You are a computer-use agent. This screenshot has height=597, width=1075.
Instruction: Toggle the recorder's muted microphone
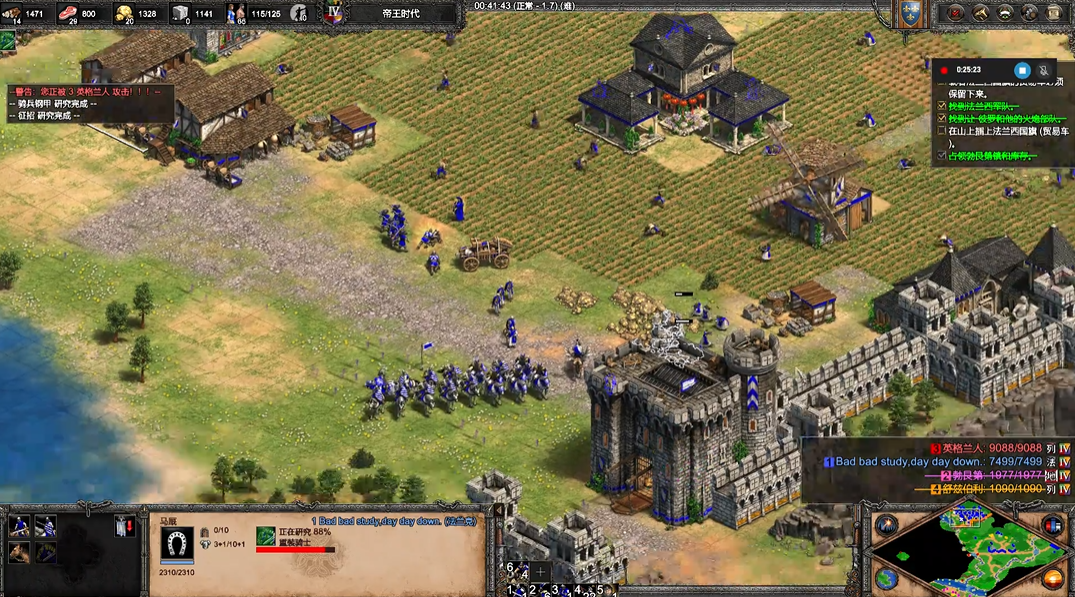pyautogui.click(x=1045, y=70)
